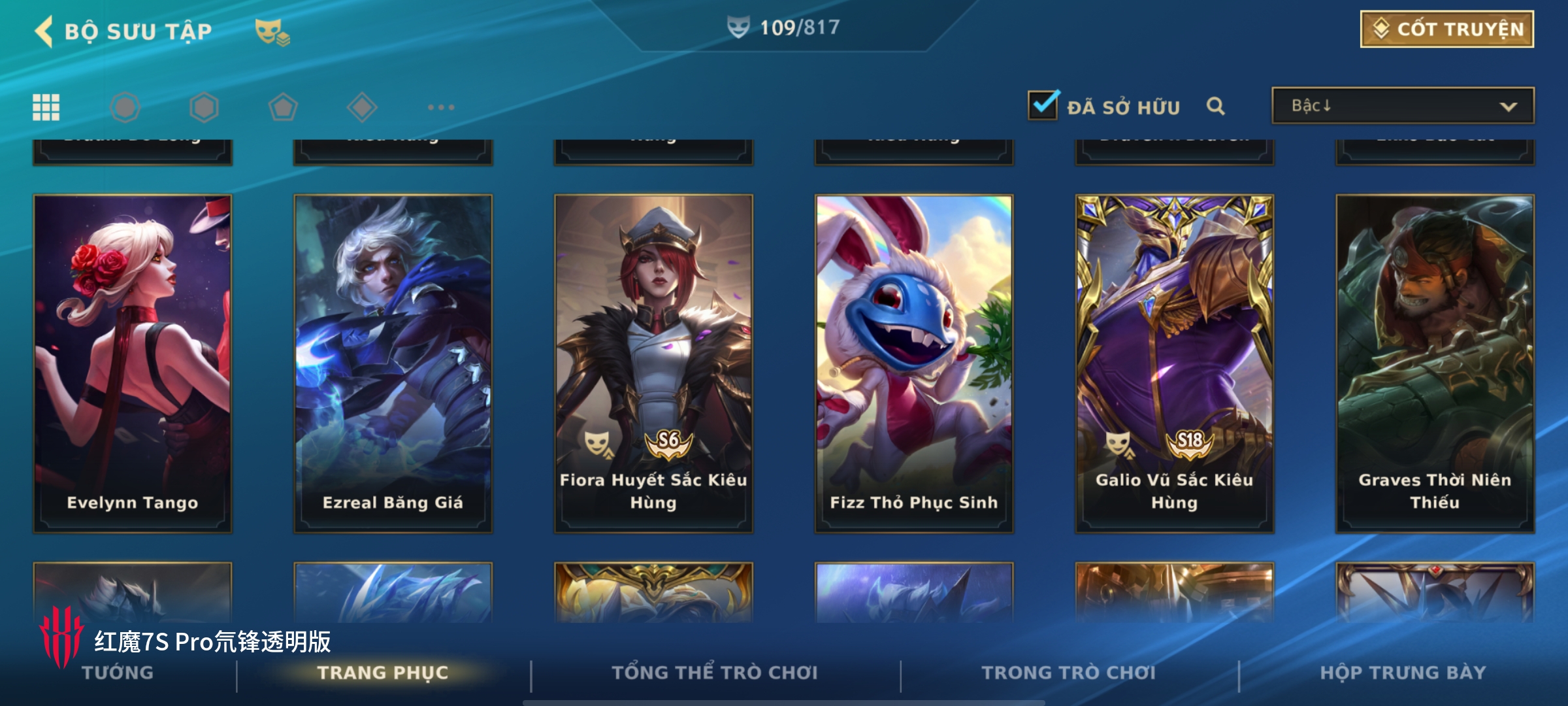This screenshot has height=706, width=1568.
Task: Filter by the diamond rarity icon
Action: pos(362,107)
